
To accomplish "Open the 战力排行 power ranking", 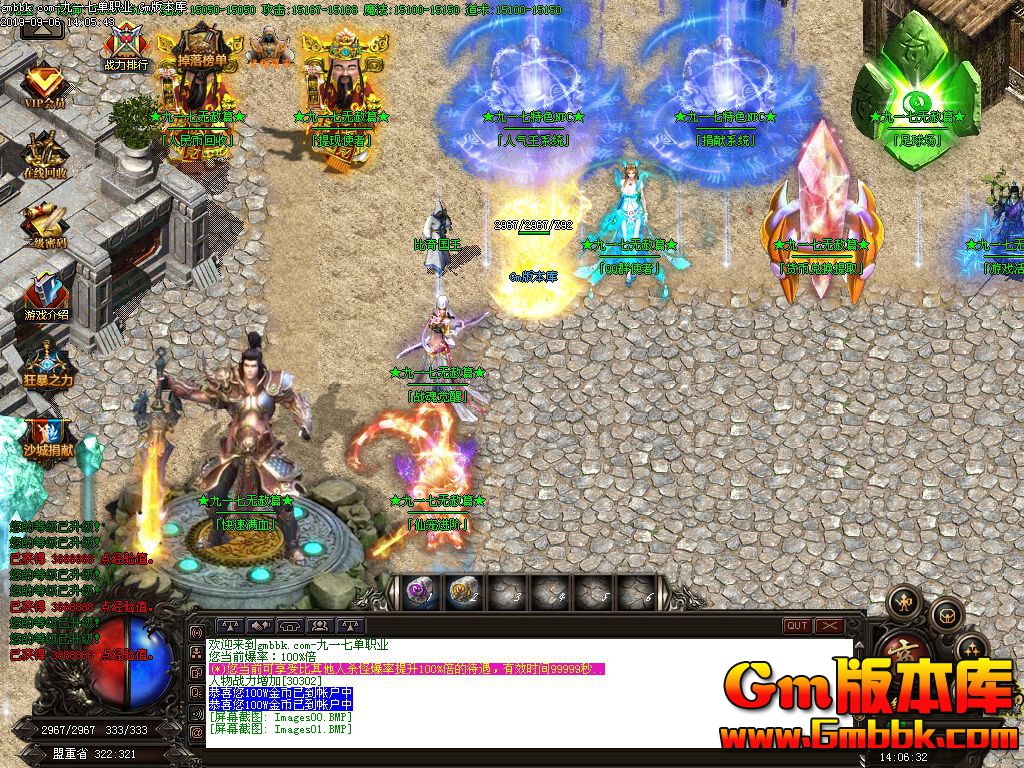I will pyautogui.click(x=126, y=46).
